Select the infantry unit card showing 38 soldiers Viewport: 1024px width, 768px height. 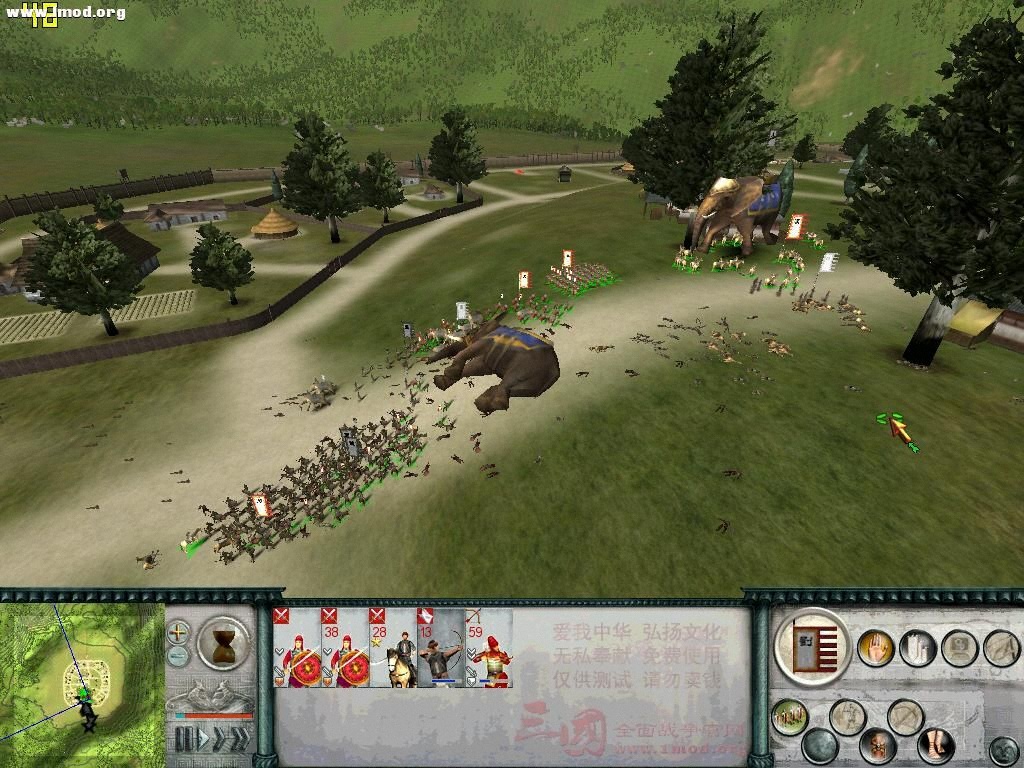click(345, 648)
